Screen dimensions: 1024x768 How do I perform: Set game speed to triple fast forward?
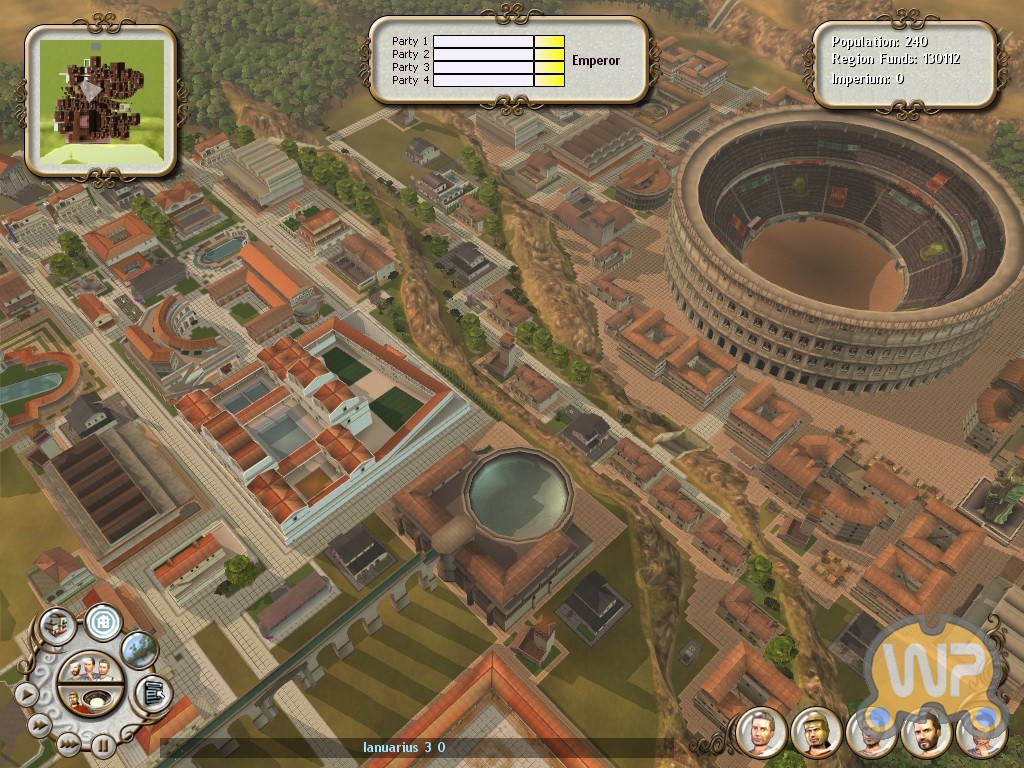67,743
